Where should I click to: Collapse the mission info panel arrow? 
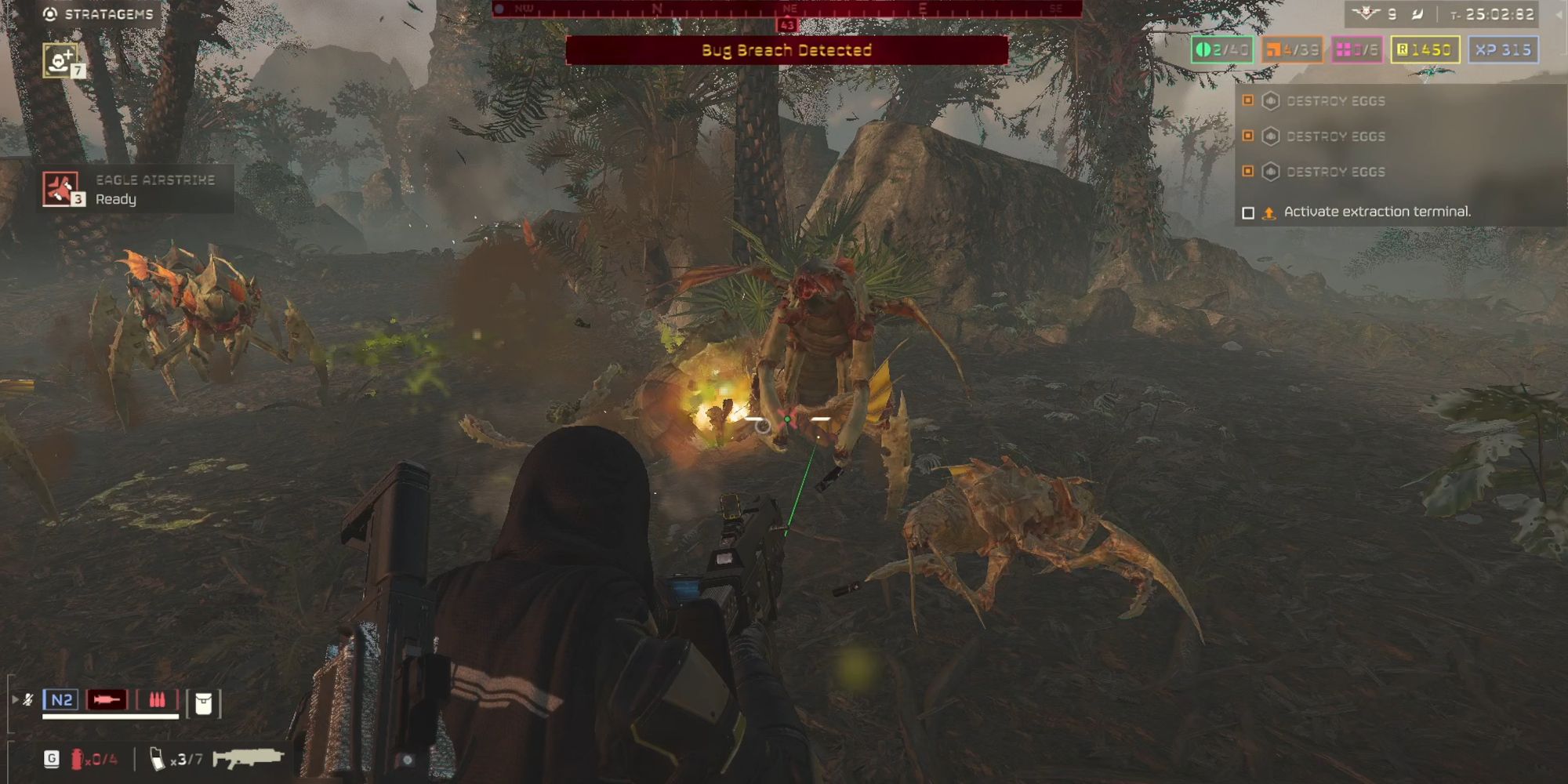point(1559,14)
